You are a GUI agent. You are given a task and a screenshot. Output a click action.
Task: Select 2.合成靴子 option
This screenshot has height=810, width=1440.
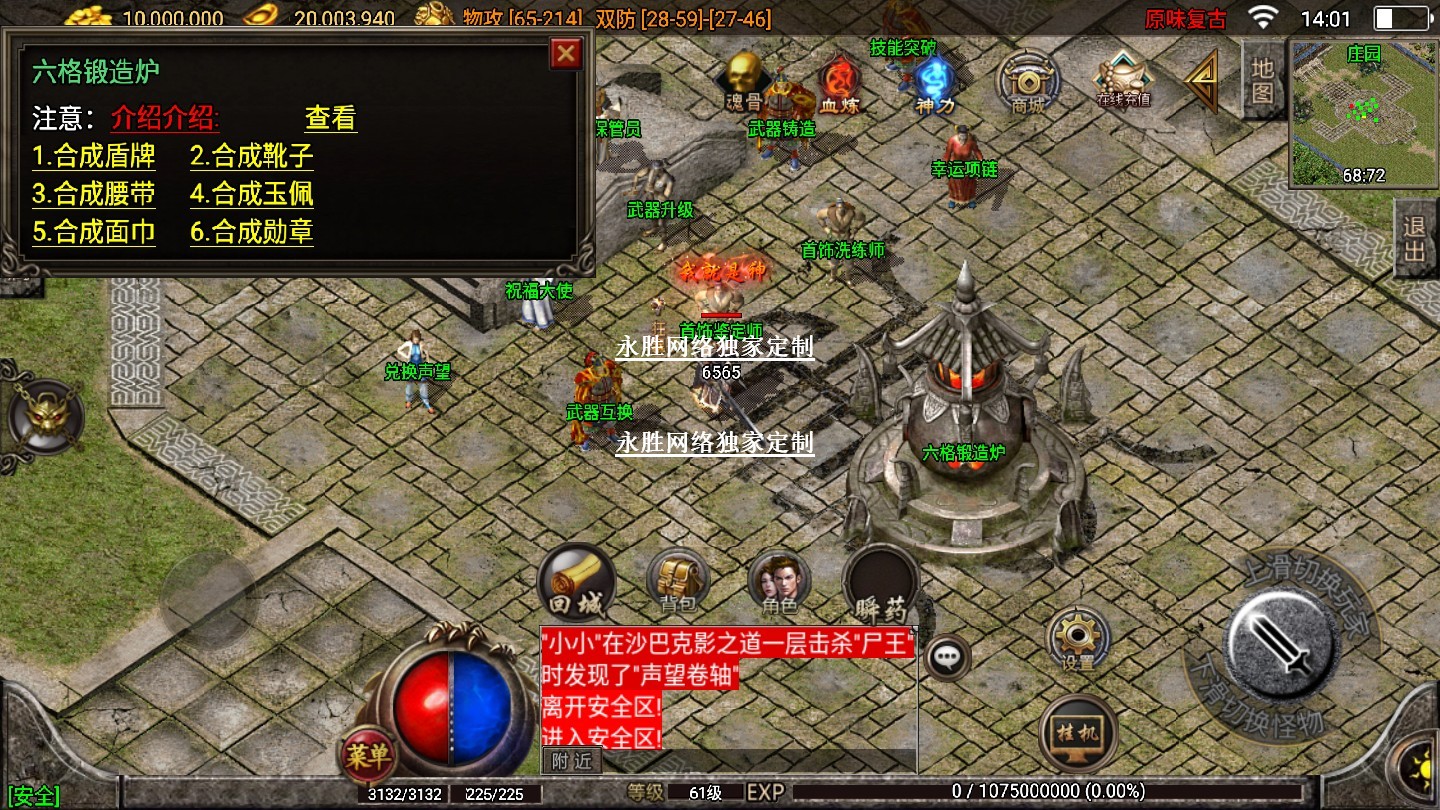252,156
